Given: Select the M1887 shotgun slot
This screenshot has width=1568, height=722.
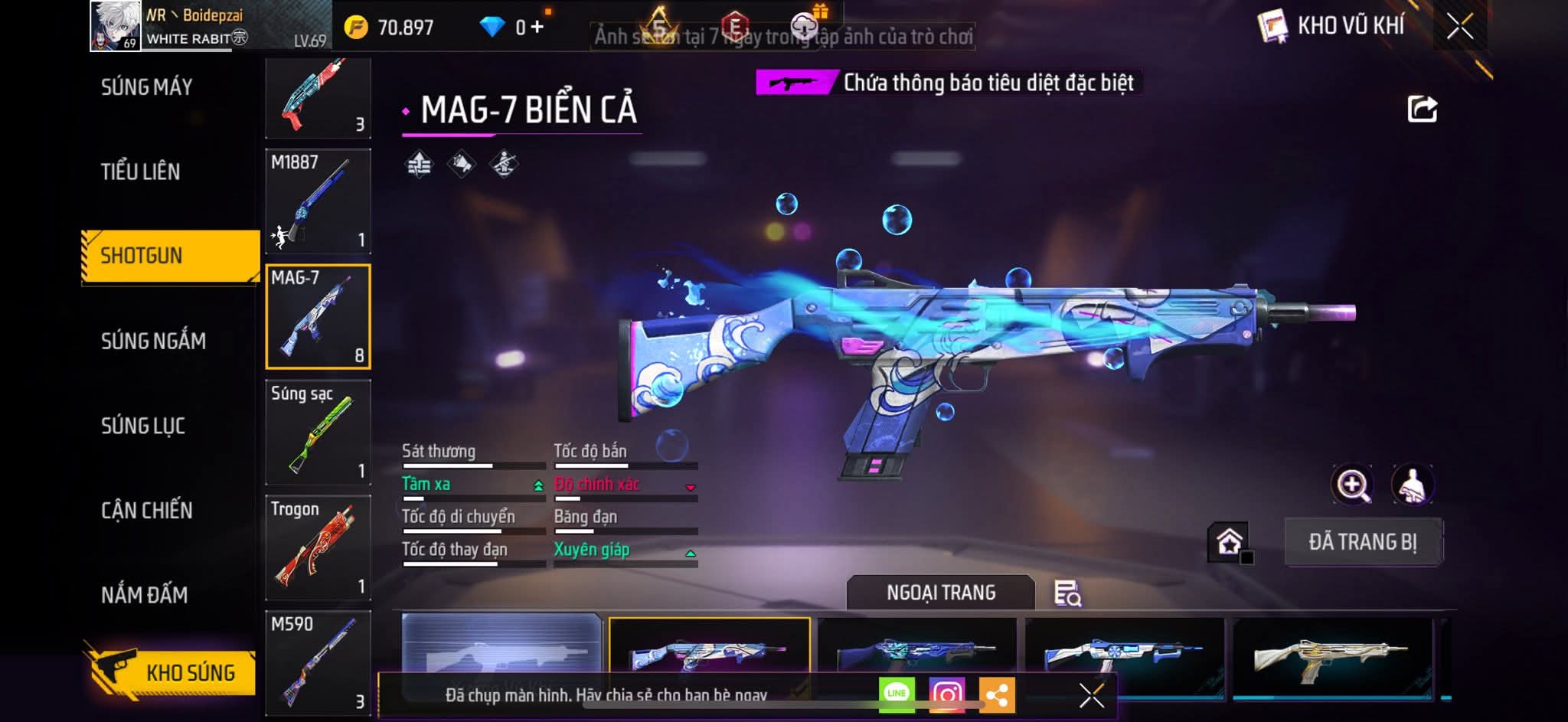Looking at the screenshot, I should (318, 201).
